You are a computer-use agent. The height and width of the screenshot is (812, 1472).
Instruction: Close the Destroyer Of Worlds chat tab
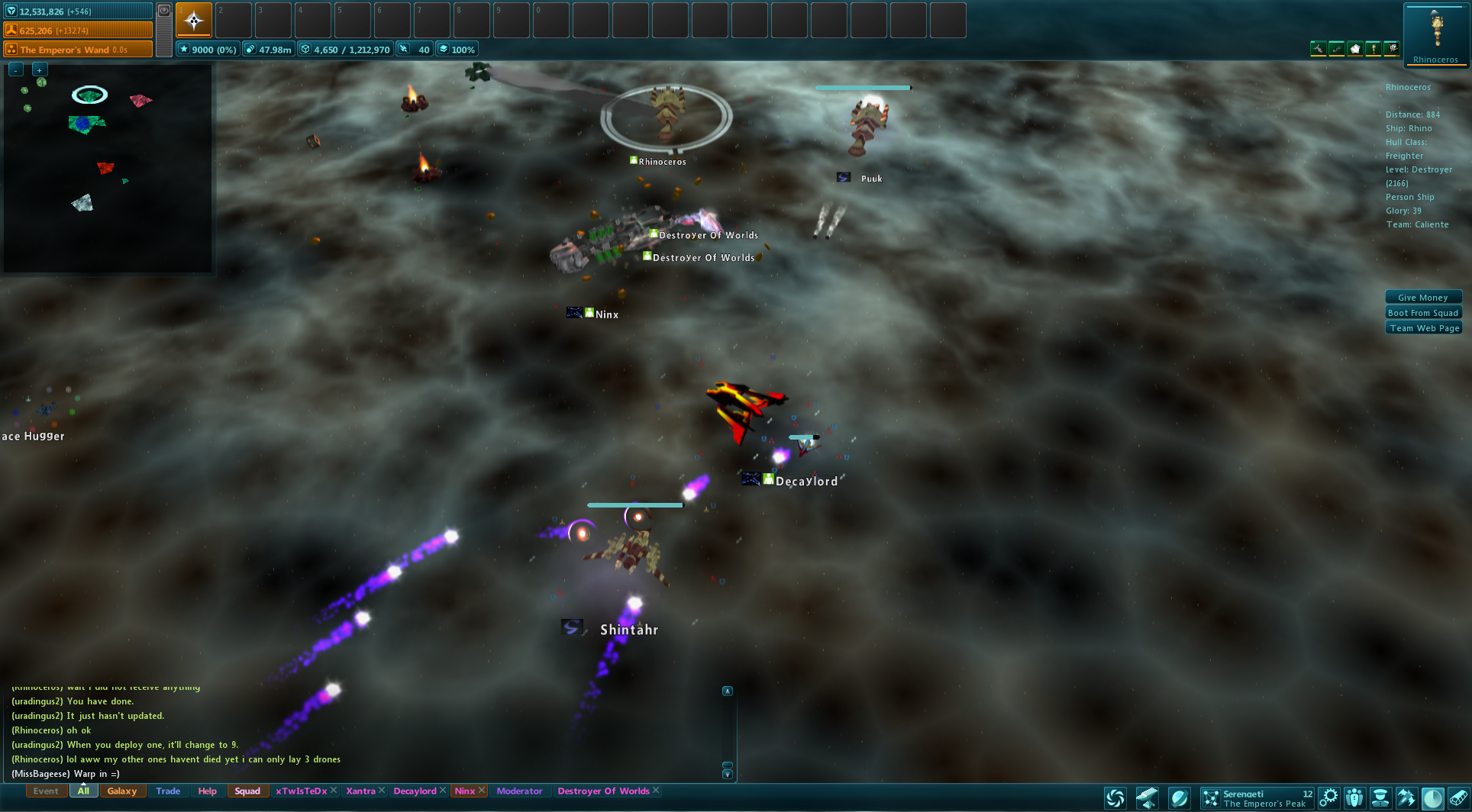coord(656,791)
